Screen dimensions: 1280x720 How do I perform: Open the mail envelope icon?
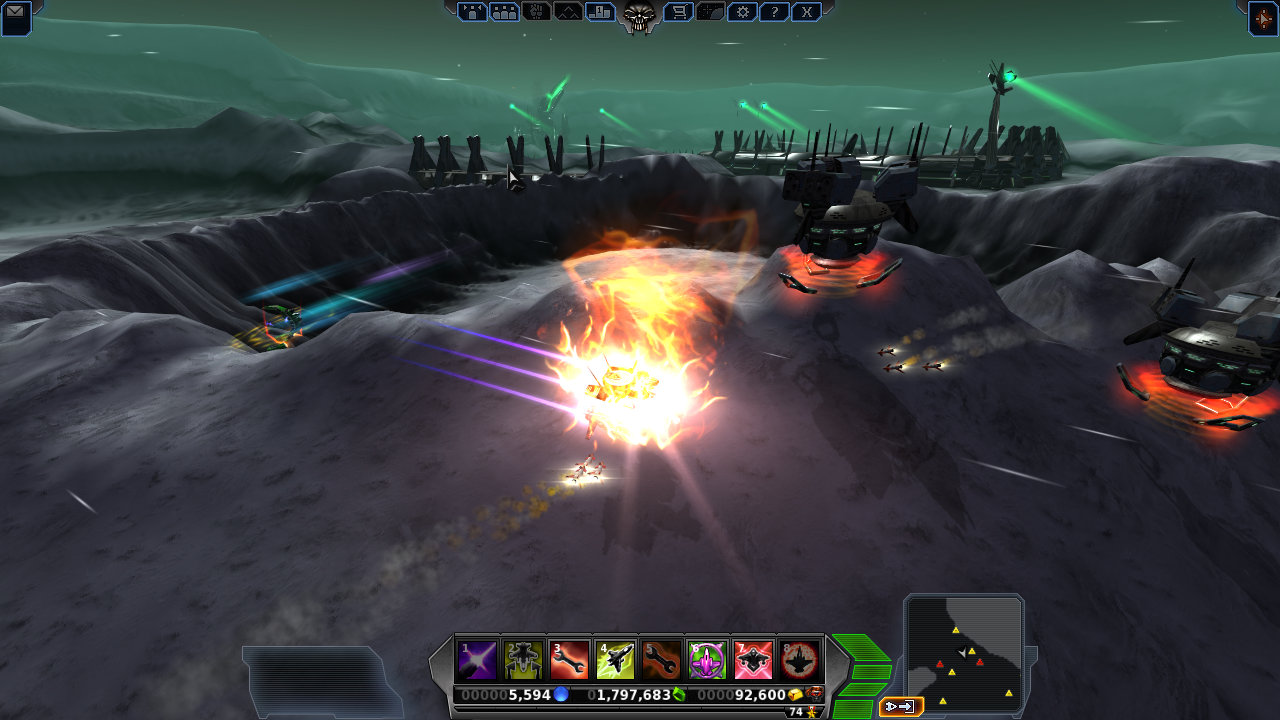click(16, 14)
